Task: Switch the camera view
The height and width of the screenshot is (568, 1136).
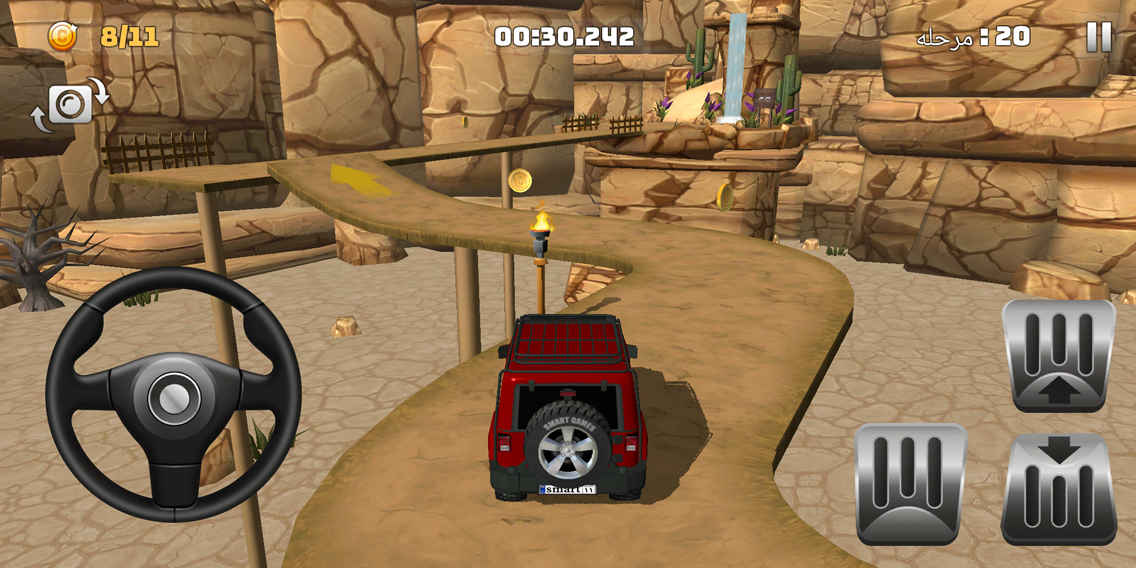Action: [x=70, y=104]
